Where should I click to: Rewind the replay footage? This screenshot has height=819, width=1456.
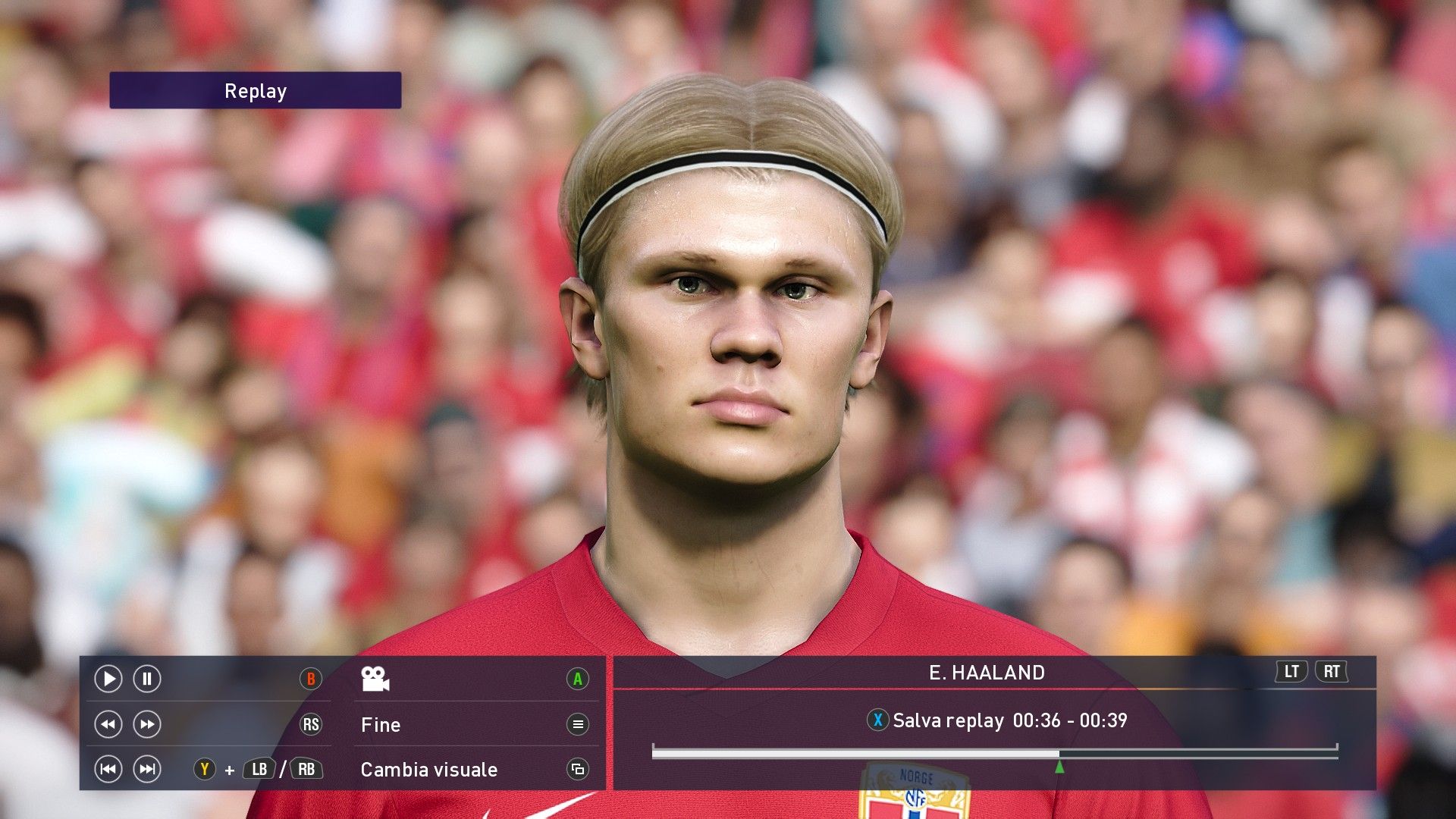[x=108, y=724]
